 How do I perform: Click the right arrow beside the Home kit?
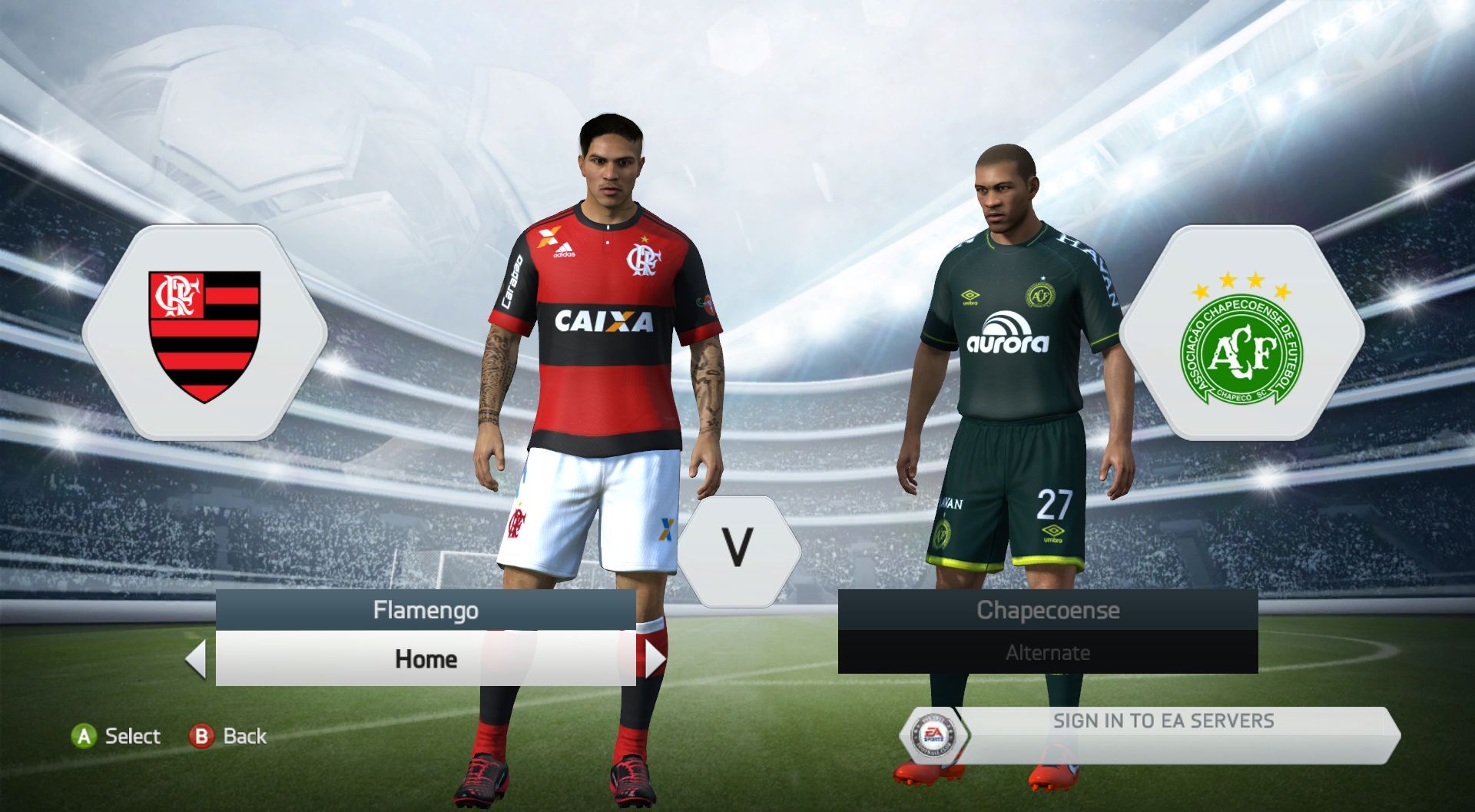(x=655, y=659)
